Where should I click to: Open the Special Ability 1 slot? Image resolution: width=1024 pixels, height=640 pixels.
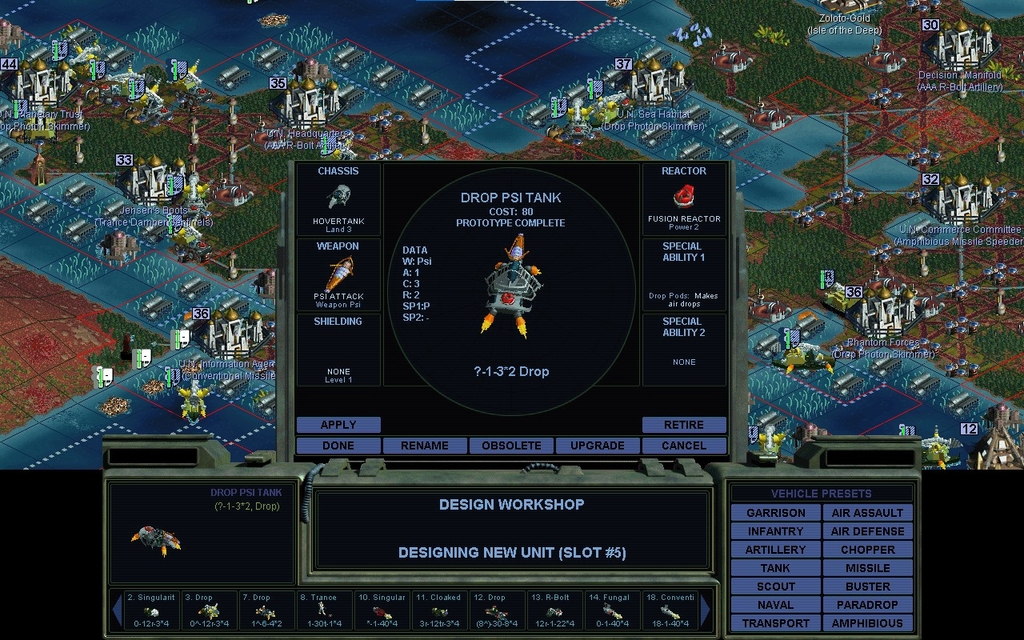pyautogui.click(x=684, y=274)
